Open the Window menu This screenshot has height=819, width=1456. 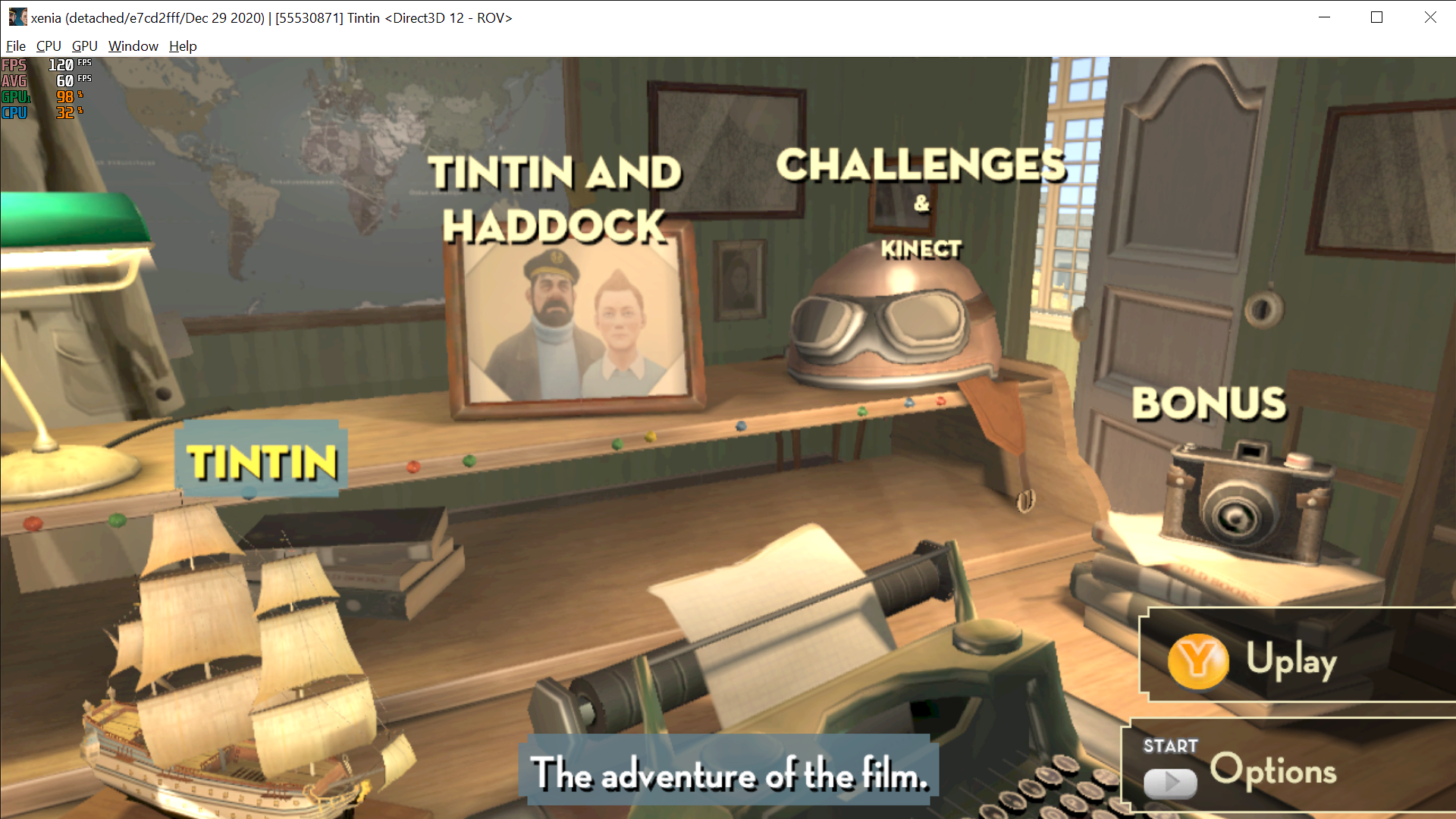[x=133, y=46]
